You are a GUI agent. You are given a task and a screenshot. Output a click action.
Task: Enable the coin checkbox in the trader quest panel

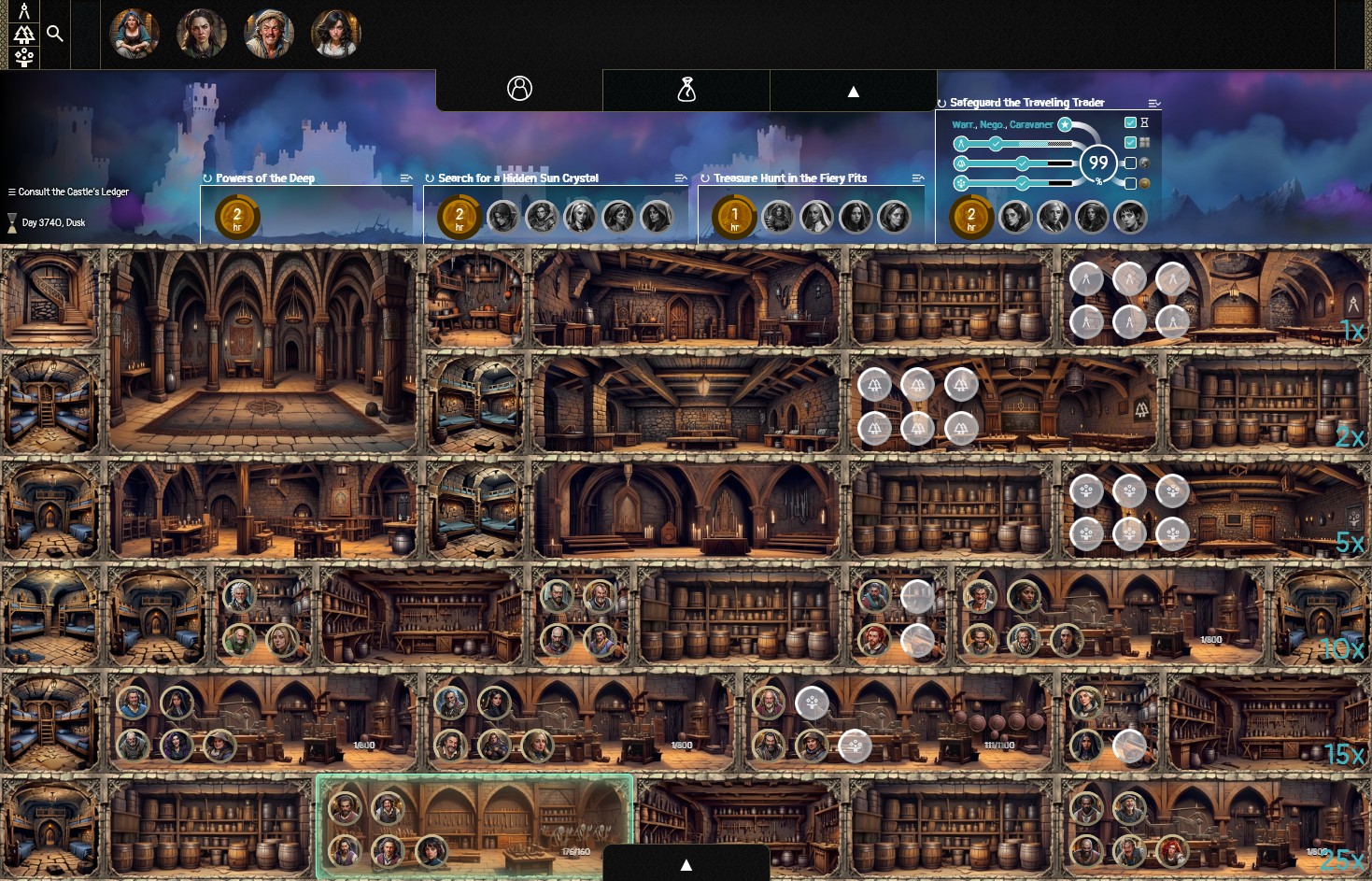pyautogui.click(x=1129, y=183)
